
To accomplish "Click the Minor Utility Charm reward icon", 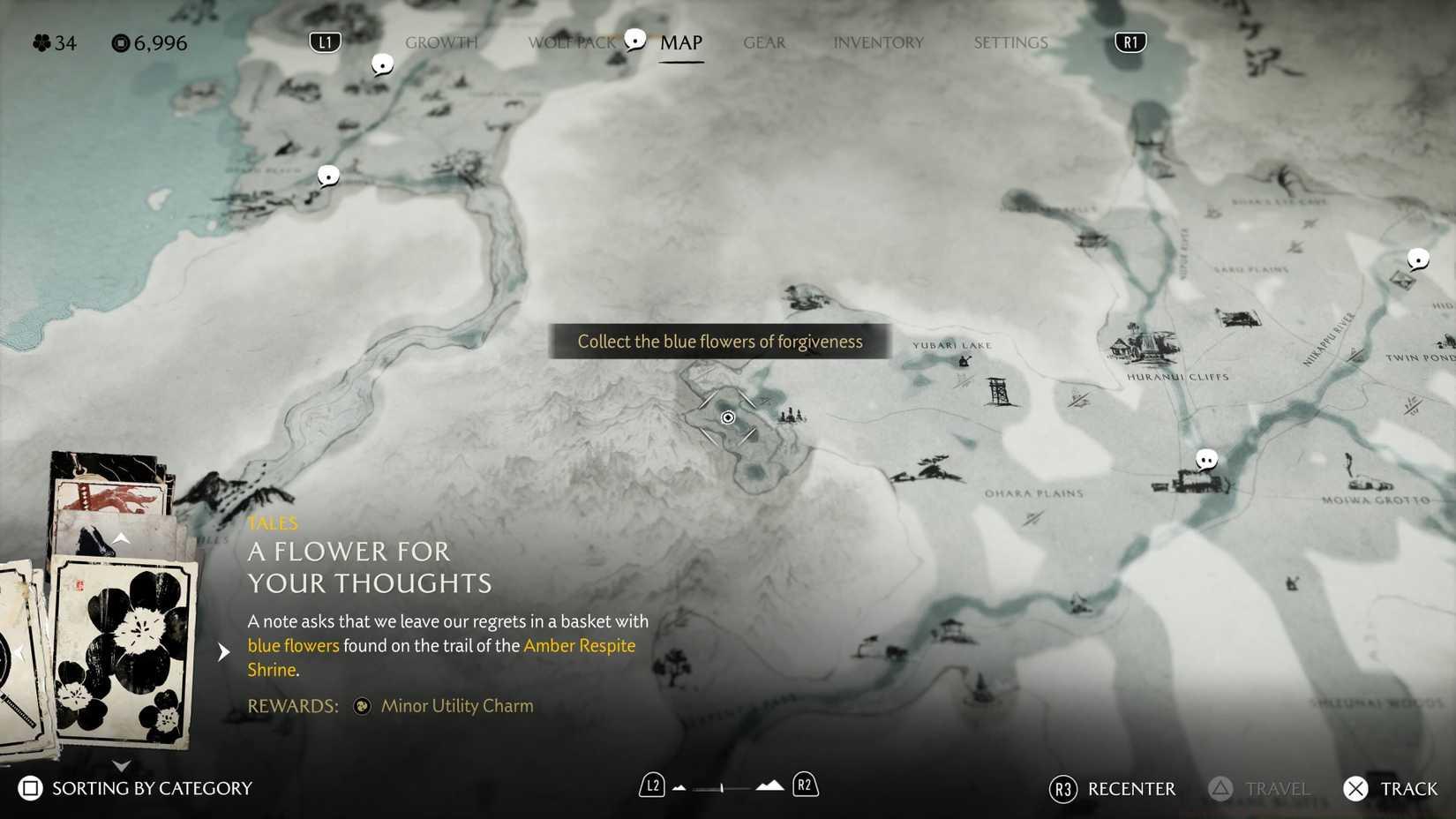I will [362, 706].
